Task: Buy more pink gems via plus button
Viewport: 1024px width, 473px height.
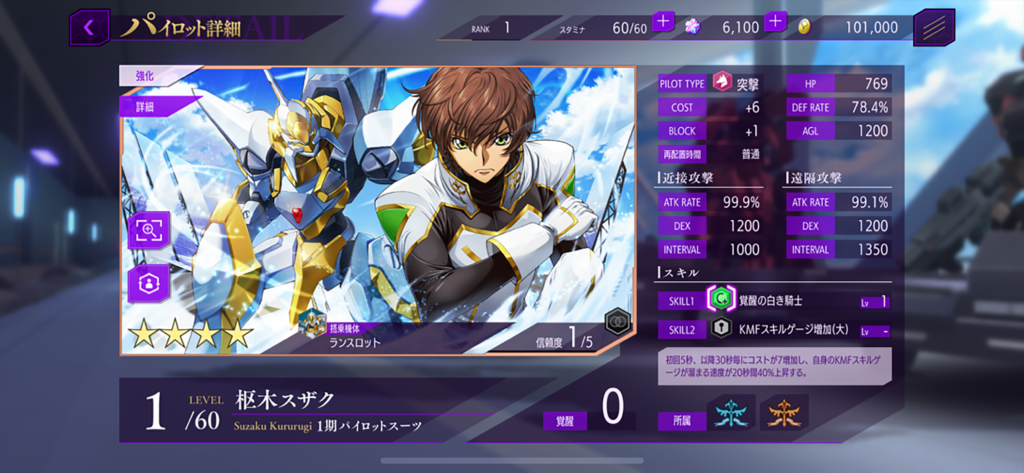Action: point(776,22)
